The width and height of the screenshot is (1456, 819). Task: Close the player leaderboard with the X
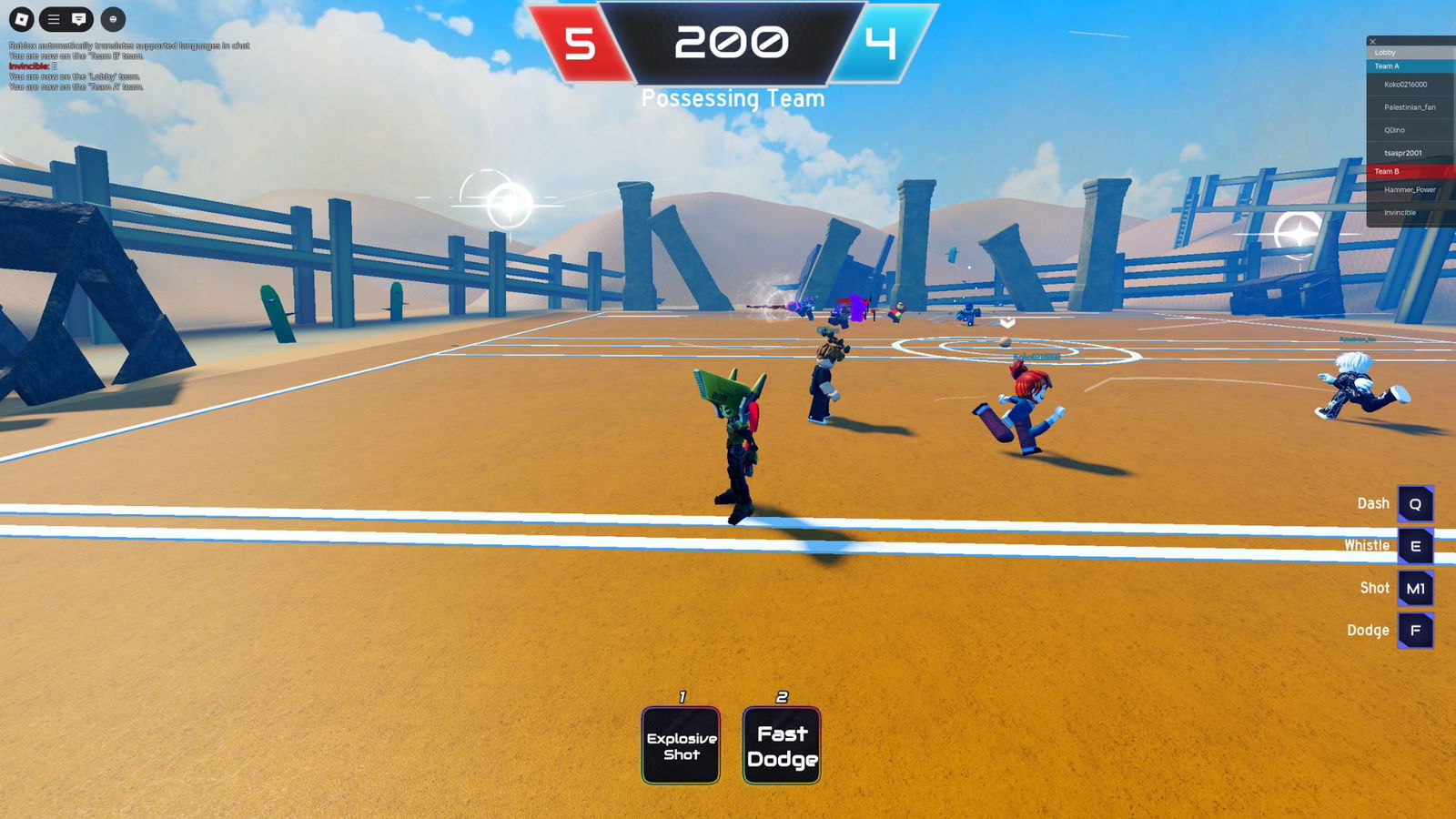pos(1371,42)
